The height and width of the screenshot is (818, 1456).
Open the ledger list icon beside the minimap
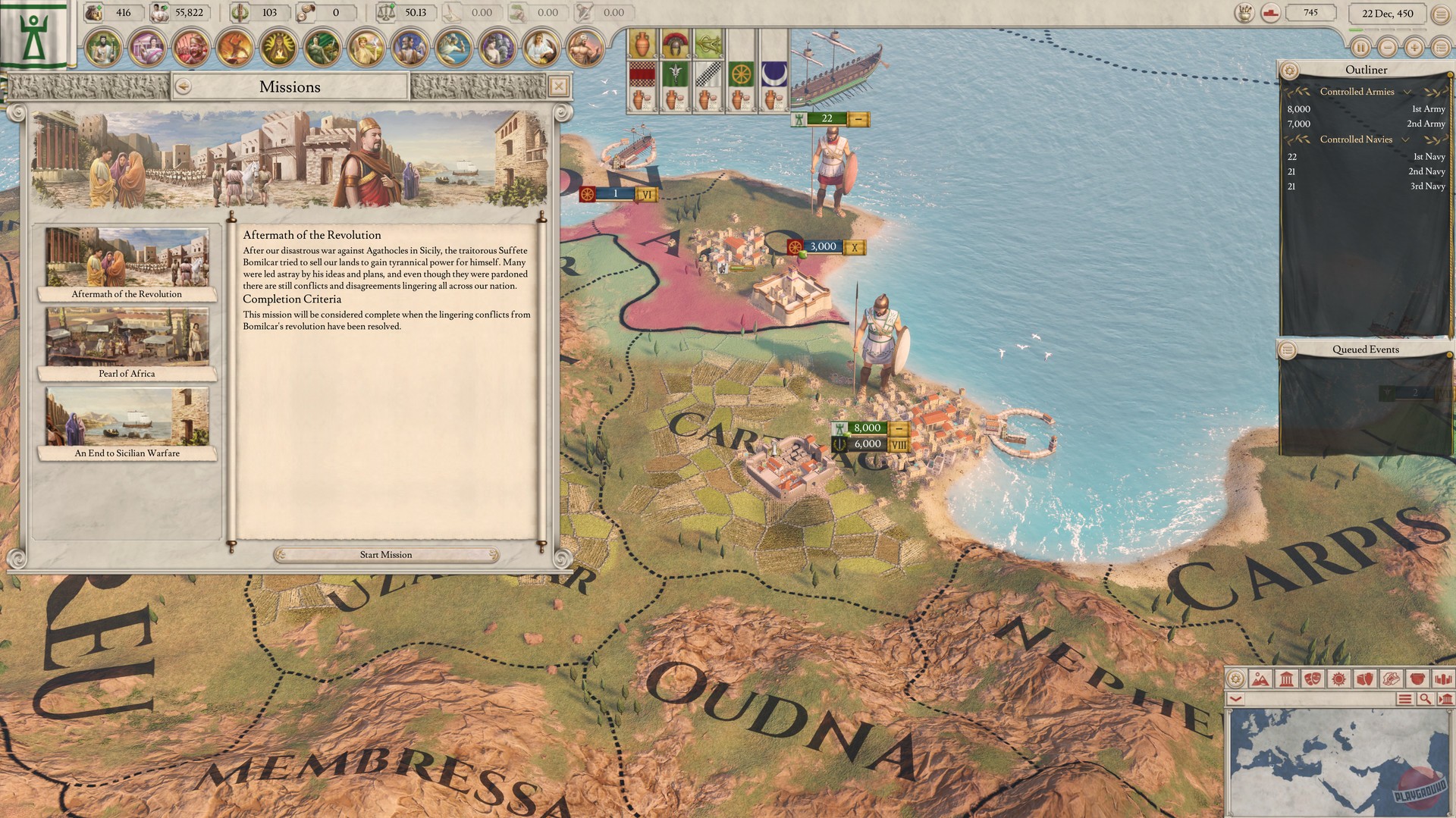click(1404, 698)
